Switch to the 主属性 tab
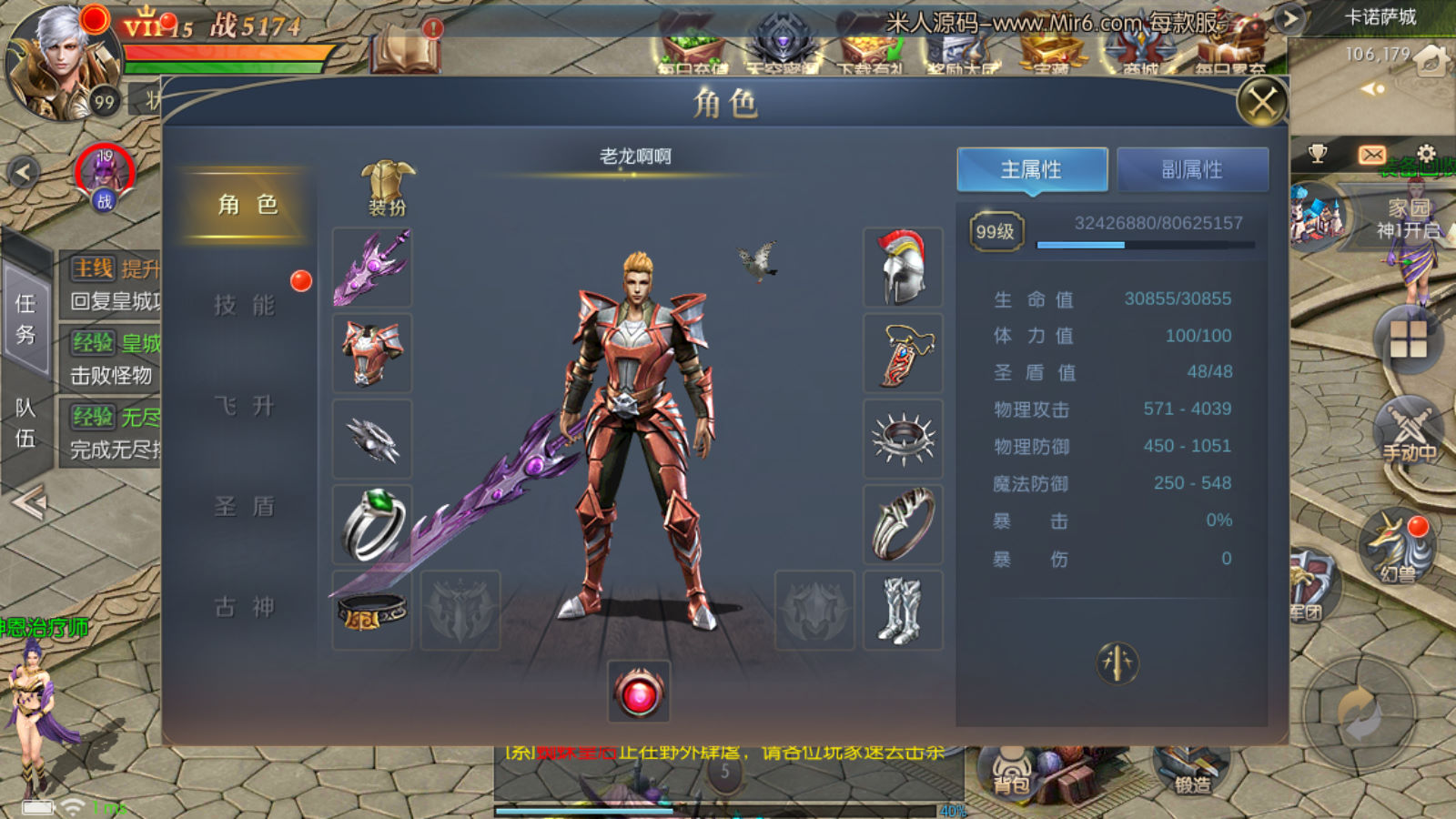 click(x=1032, y=170)
